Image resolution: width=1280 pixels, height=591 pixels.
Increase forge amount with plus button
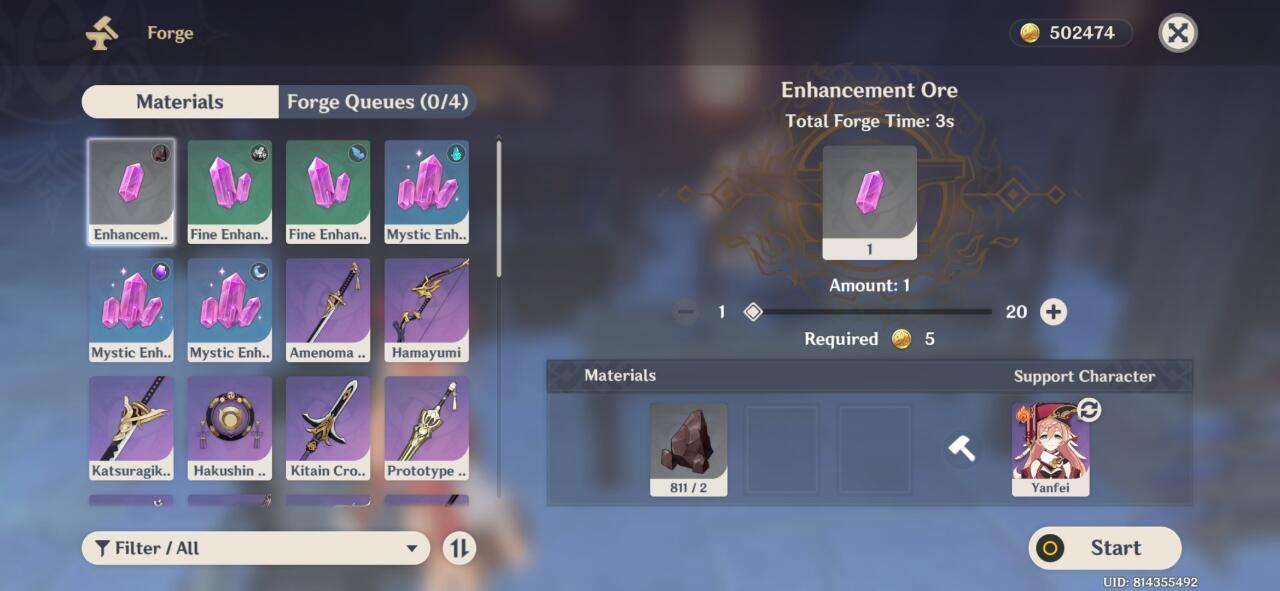[x=1053, y=312]
